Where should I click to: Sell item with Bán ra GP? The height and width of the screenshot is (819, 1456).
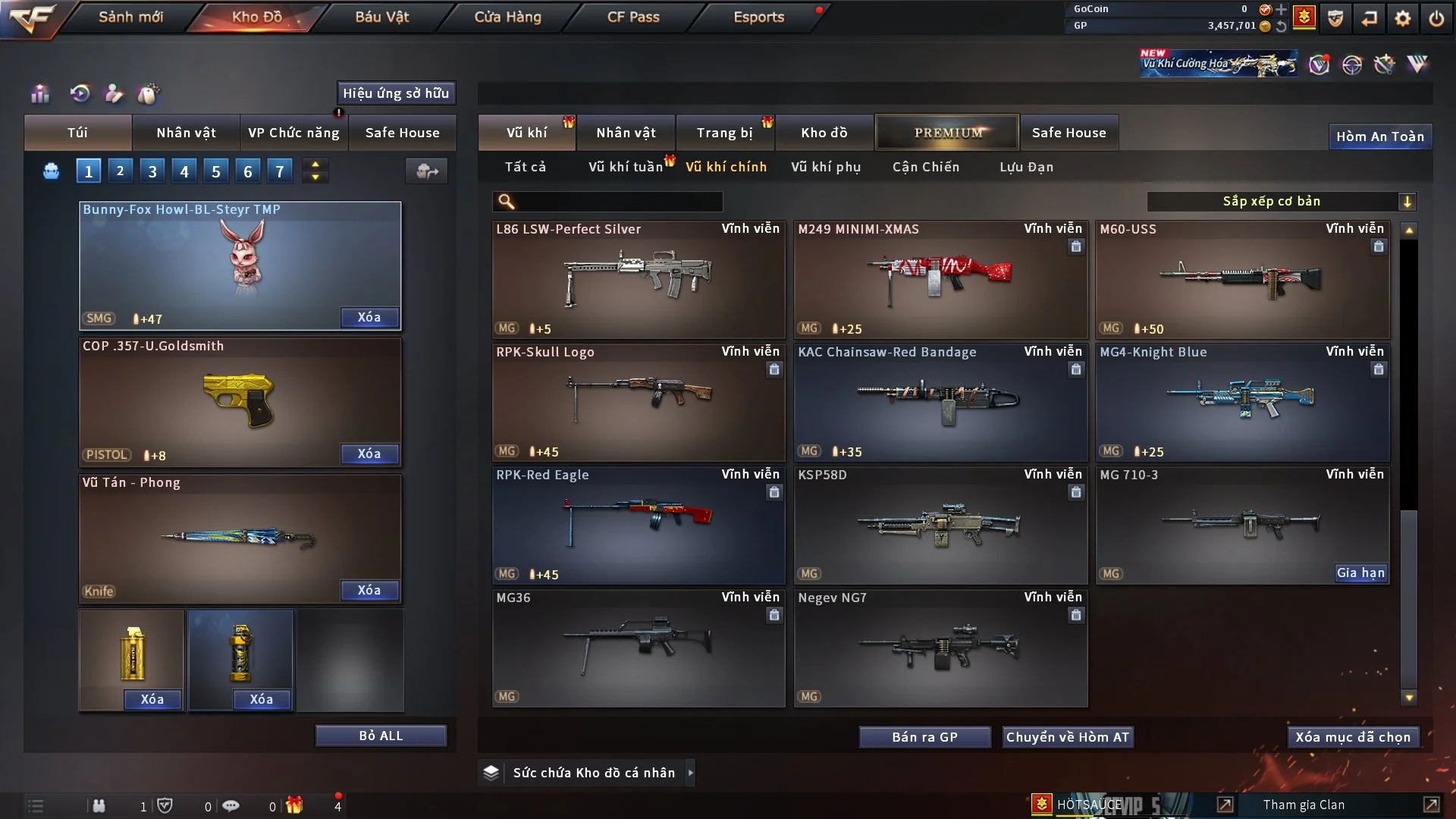pos(924,737)
